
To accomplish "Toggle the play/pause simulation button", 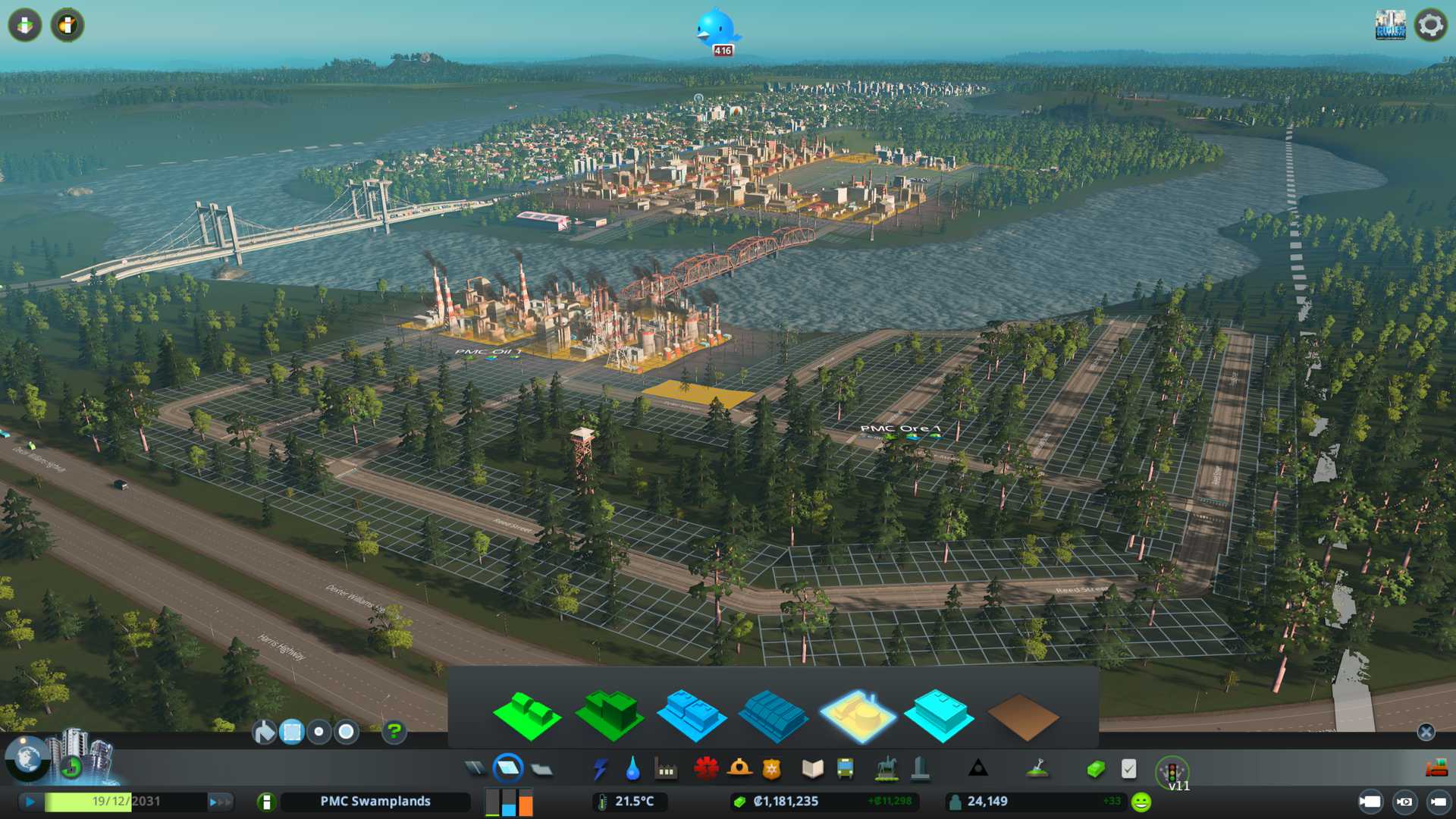I will 30,802.
